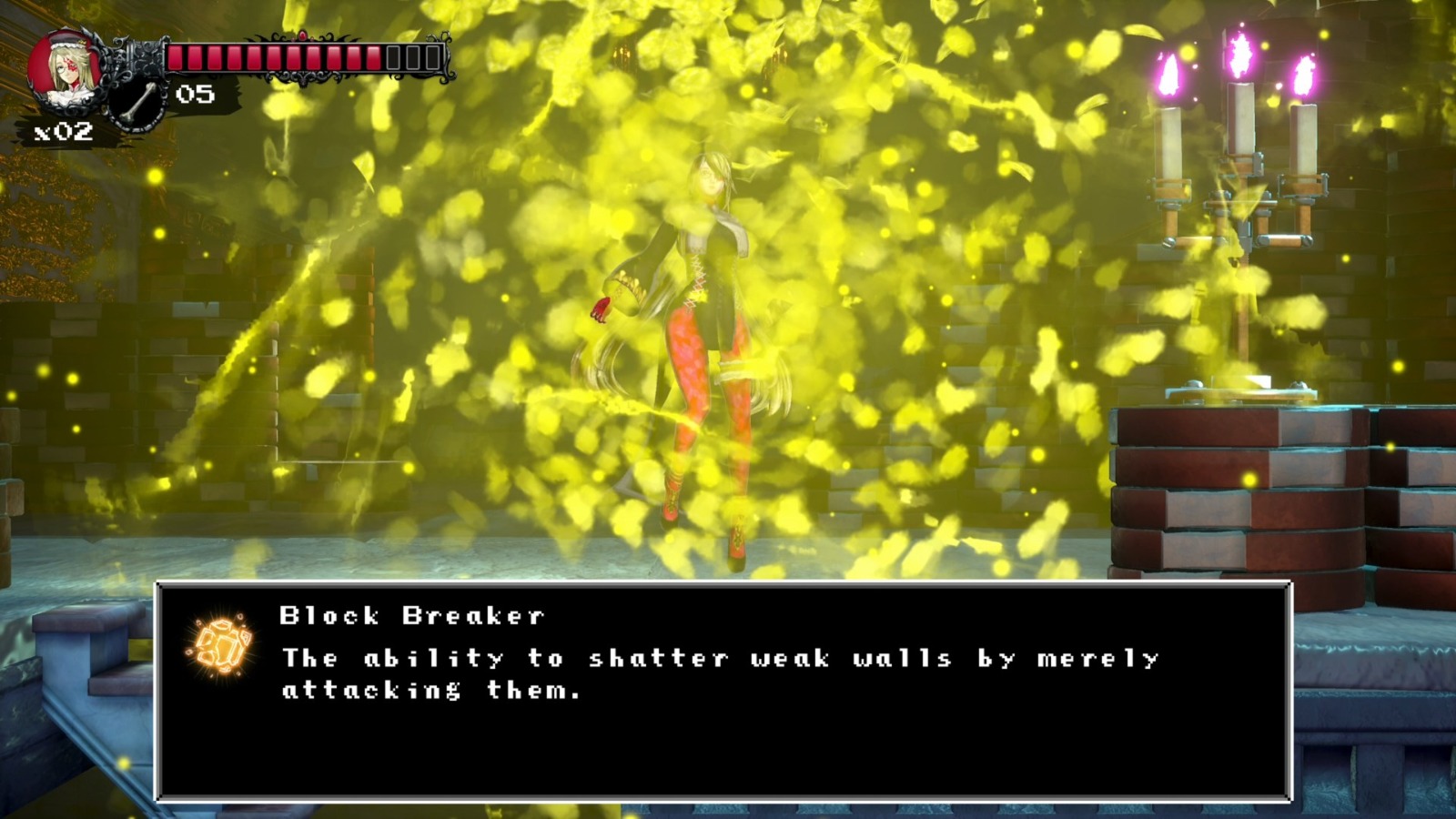Screen dimensions: 1456x819
Task: Select the red gem atop the health bar frame
Action: (303, 34)
